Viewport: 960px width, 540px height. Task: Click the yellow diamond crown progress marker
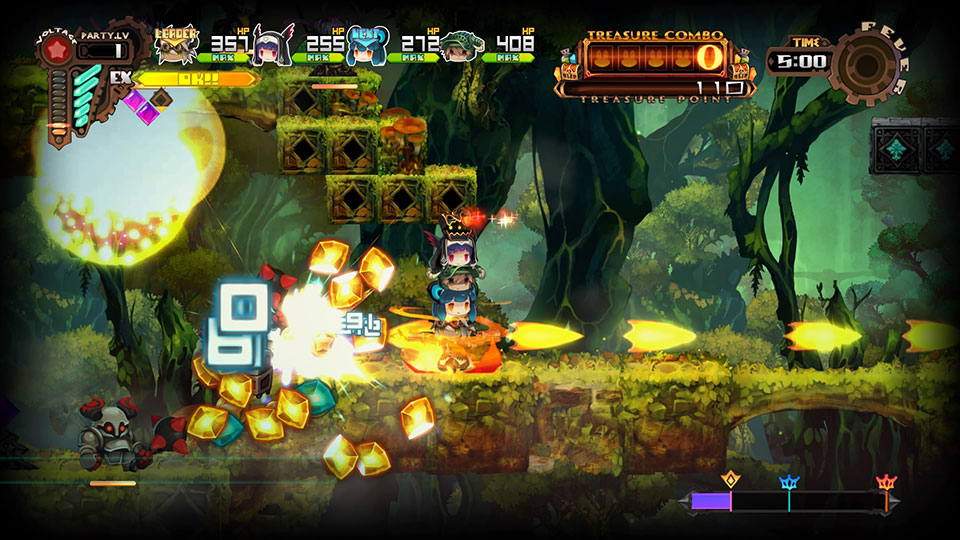coord(731,480)
